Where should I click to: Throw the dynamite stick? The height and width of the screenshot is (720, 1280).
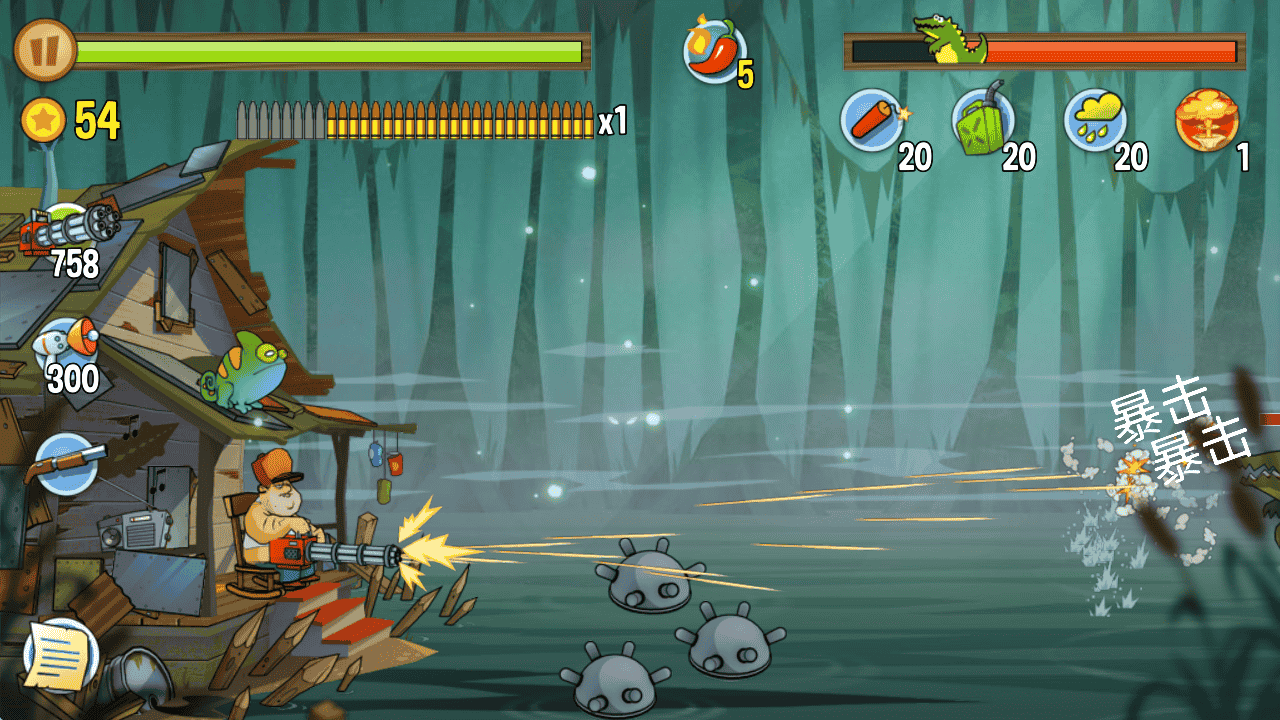(872, 120)
